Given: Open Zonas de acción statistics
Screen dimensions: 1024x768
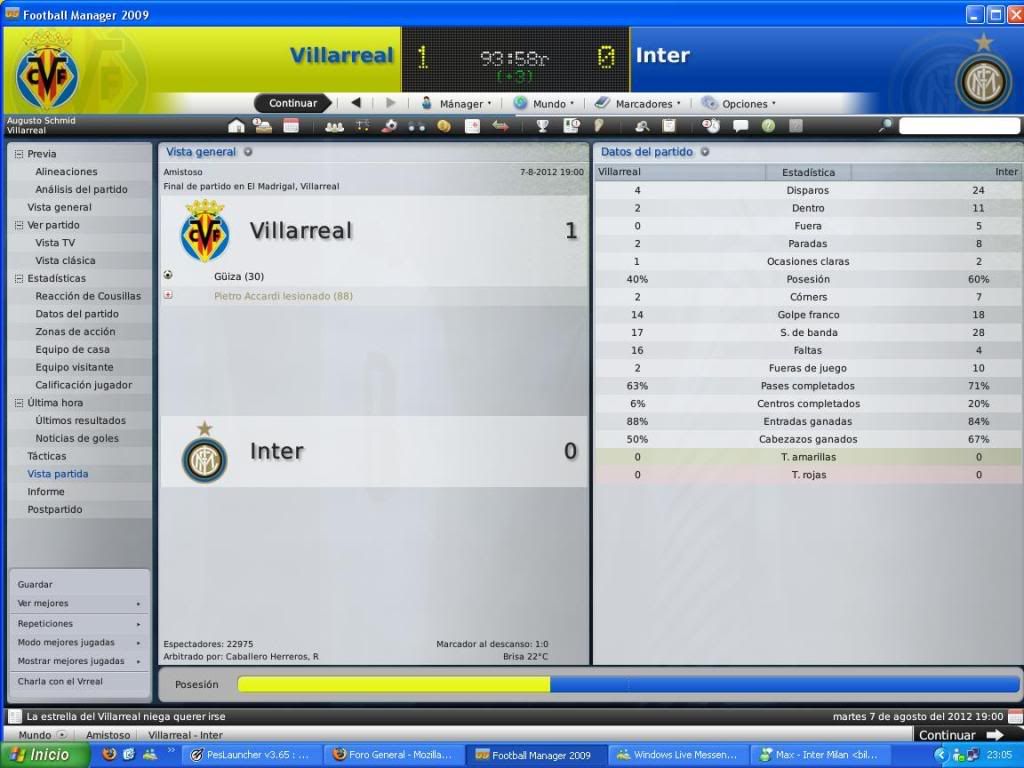Looking at the screenshot, I should click(x=75, y=332).
